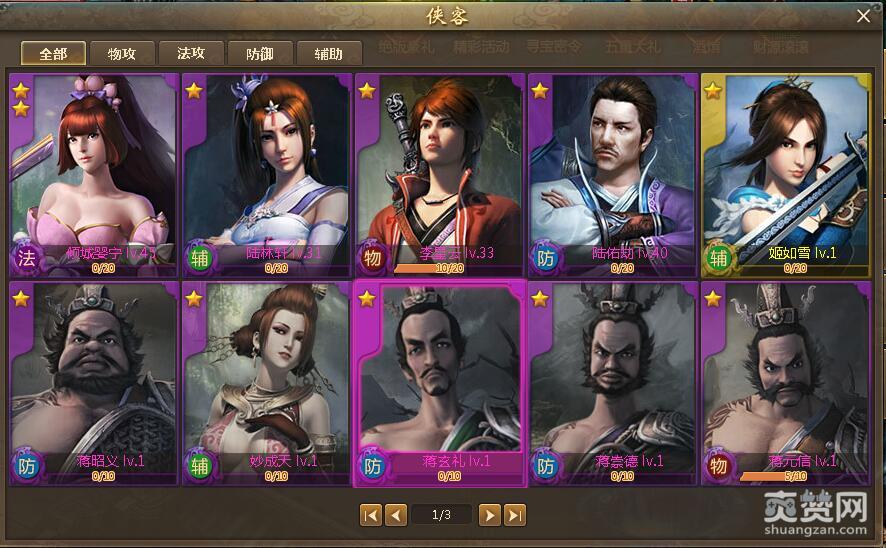This screenshot has width=886, height=548.
Task: Jump to the last hero page
Action: pyautogui.click(x=515, y=515)
